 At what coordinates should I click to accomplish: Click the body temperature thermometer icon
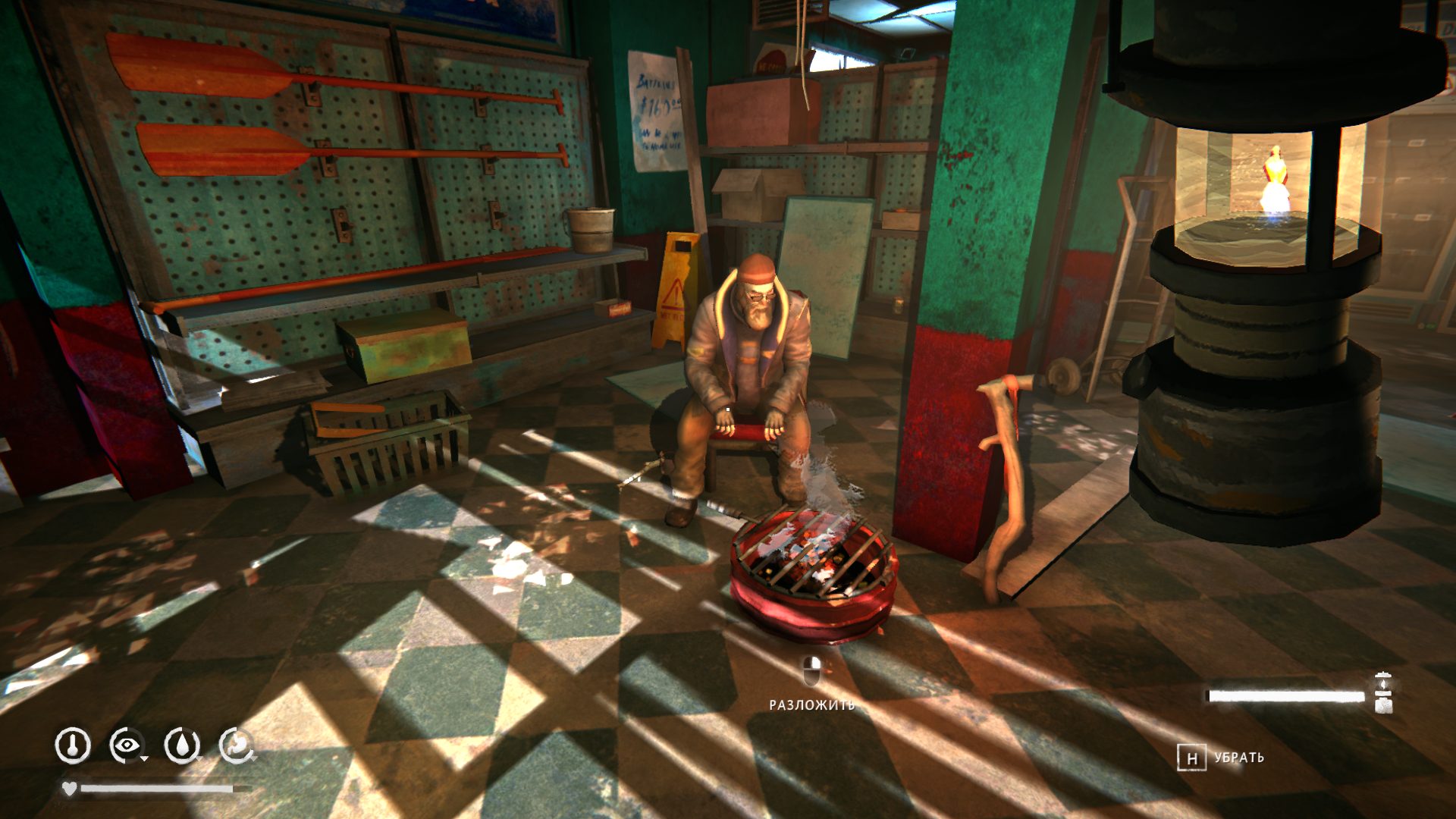(x=73, y=745)
